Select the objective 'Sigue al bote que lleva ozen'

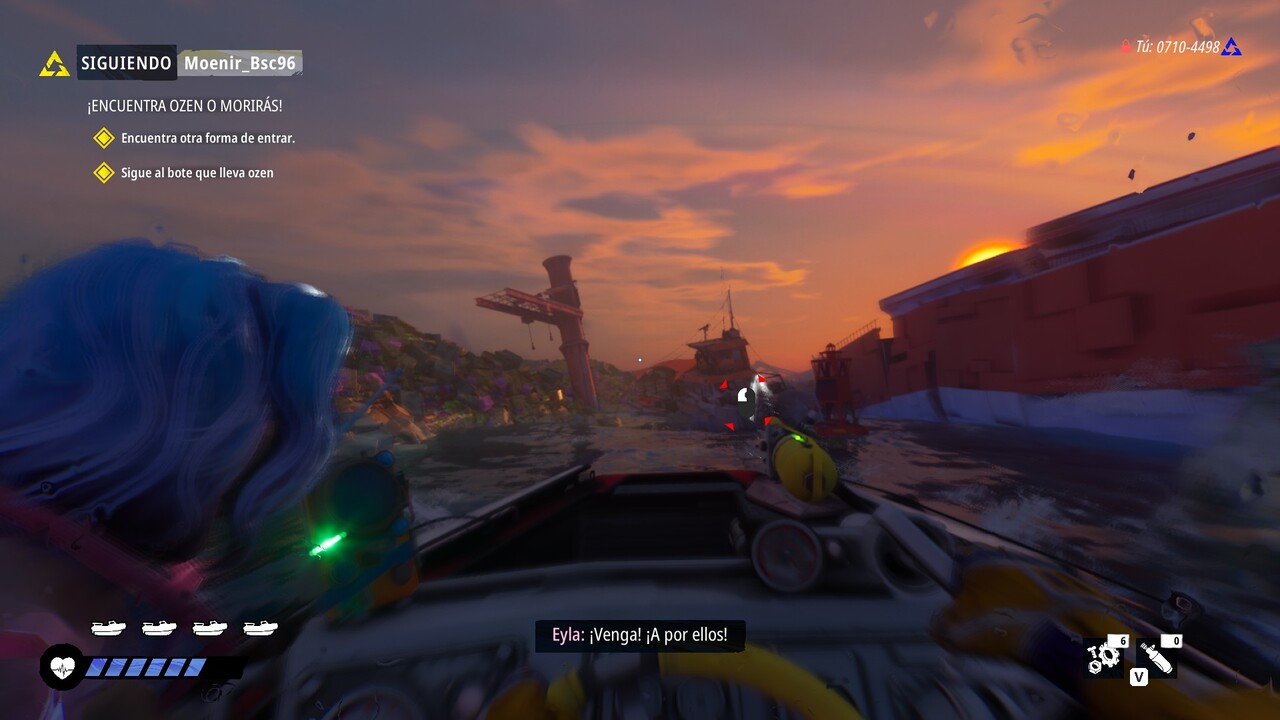pos(196,173)
